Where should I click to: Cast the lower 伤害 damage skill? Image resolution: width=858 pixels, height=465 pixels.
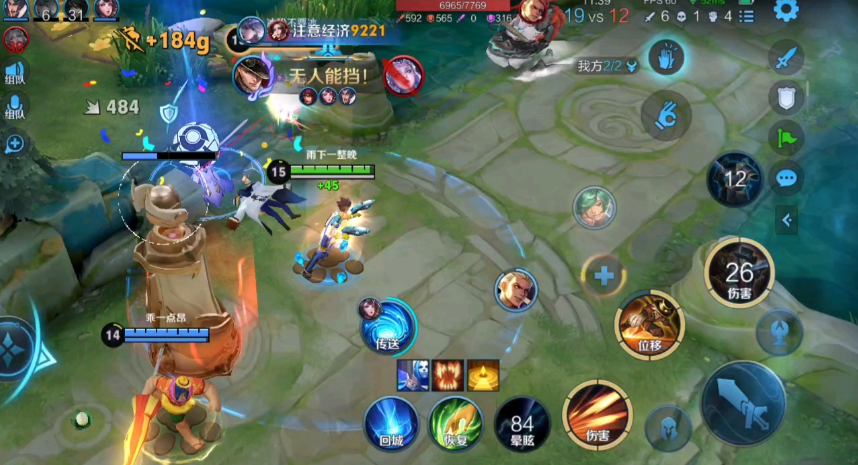point(597,414)
